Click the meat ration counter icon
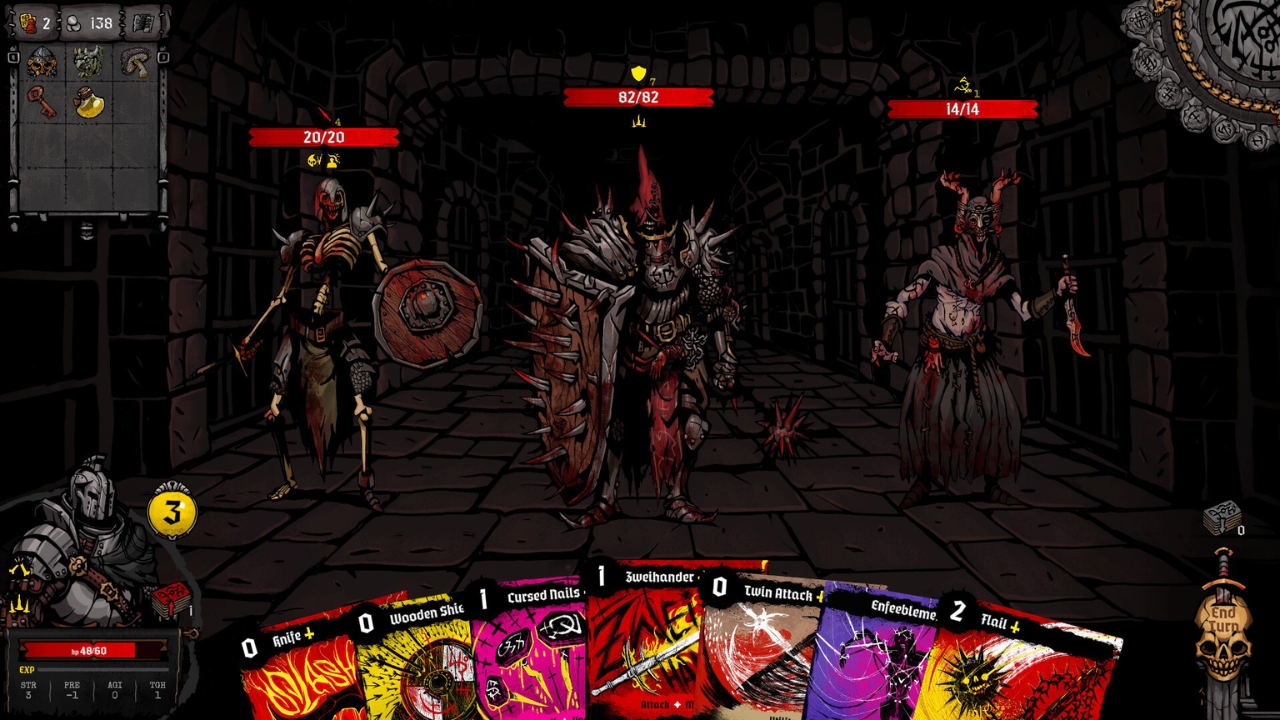1280x720 pixels. click(28, 23)
